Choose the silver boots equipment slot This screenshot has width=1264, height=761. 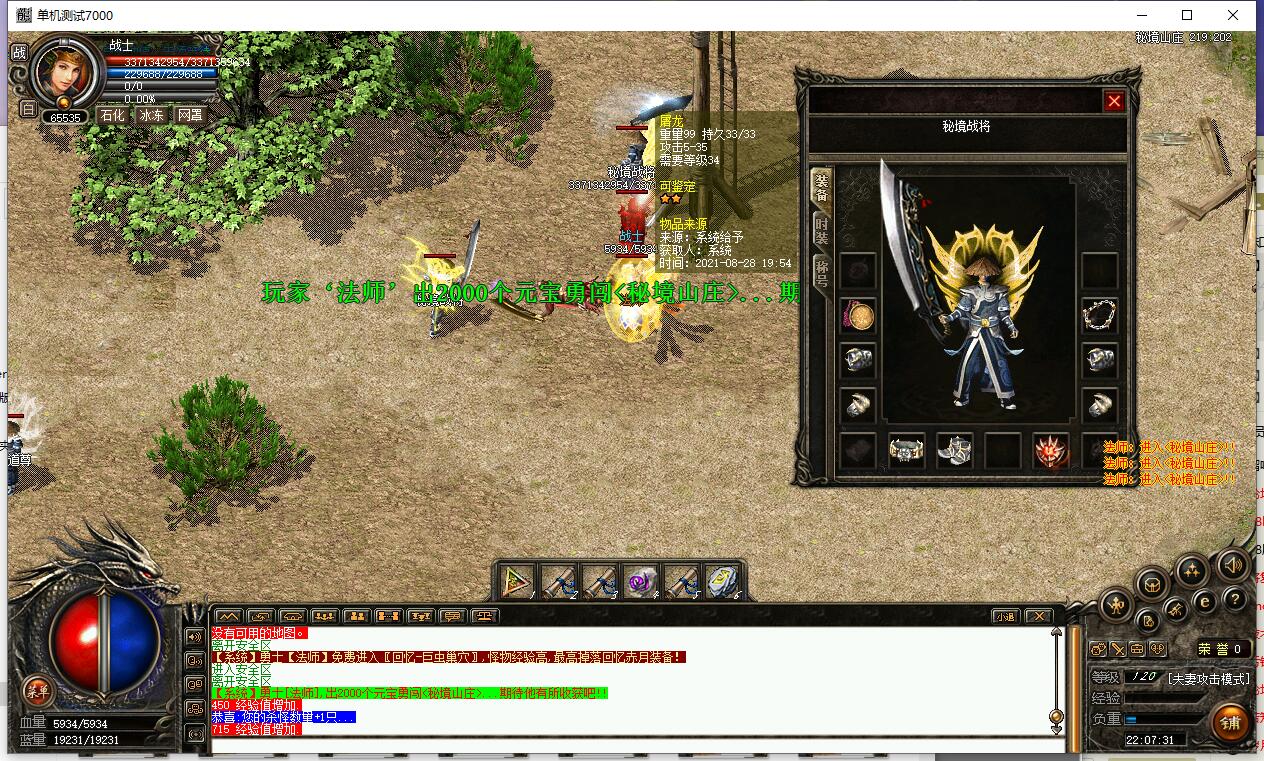click(955, 450)
